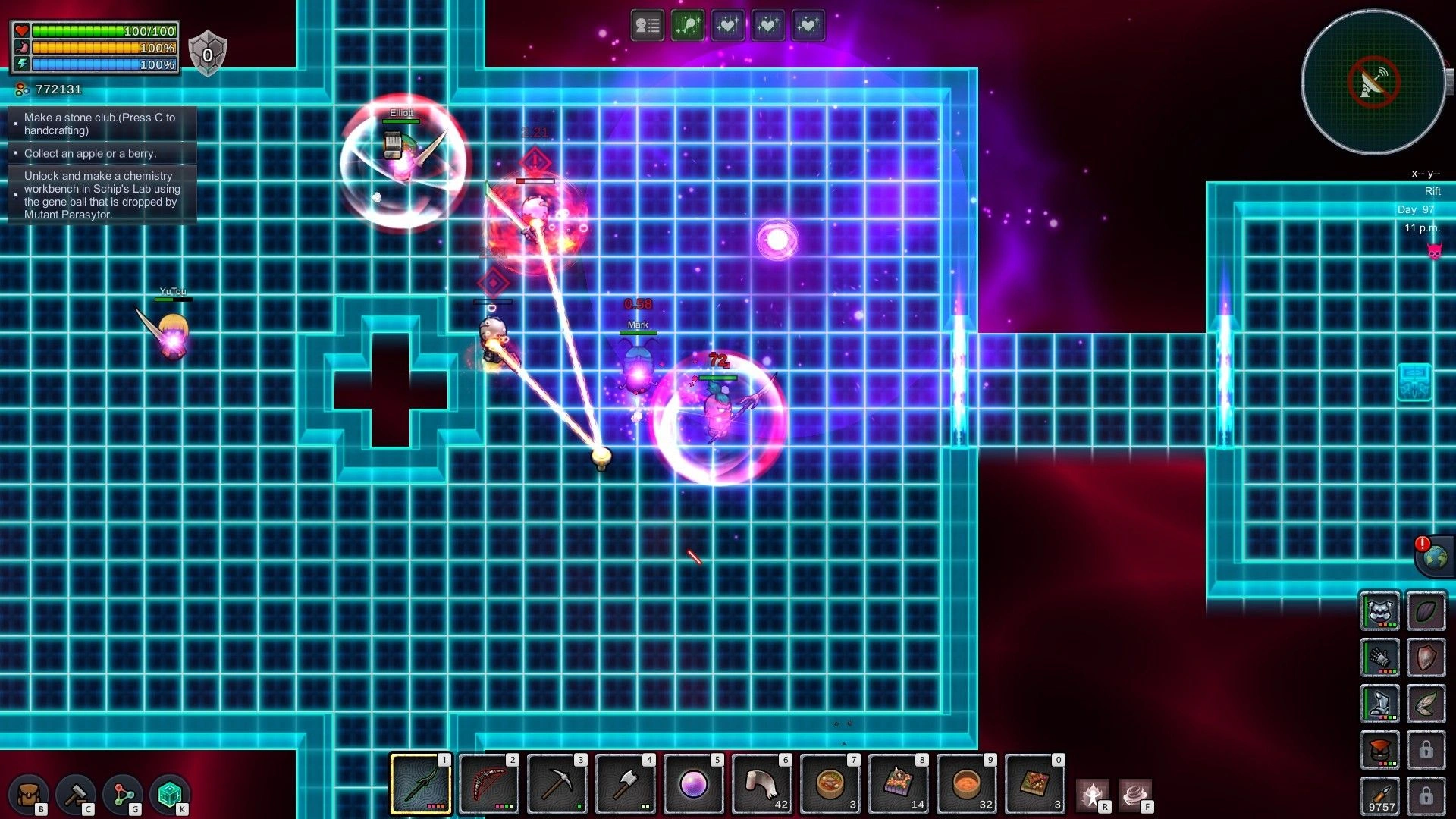Viewport: 1456px width, 819px height.
Task: Open the green cube menu icon
Action: click(x=170, y=794)
